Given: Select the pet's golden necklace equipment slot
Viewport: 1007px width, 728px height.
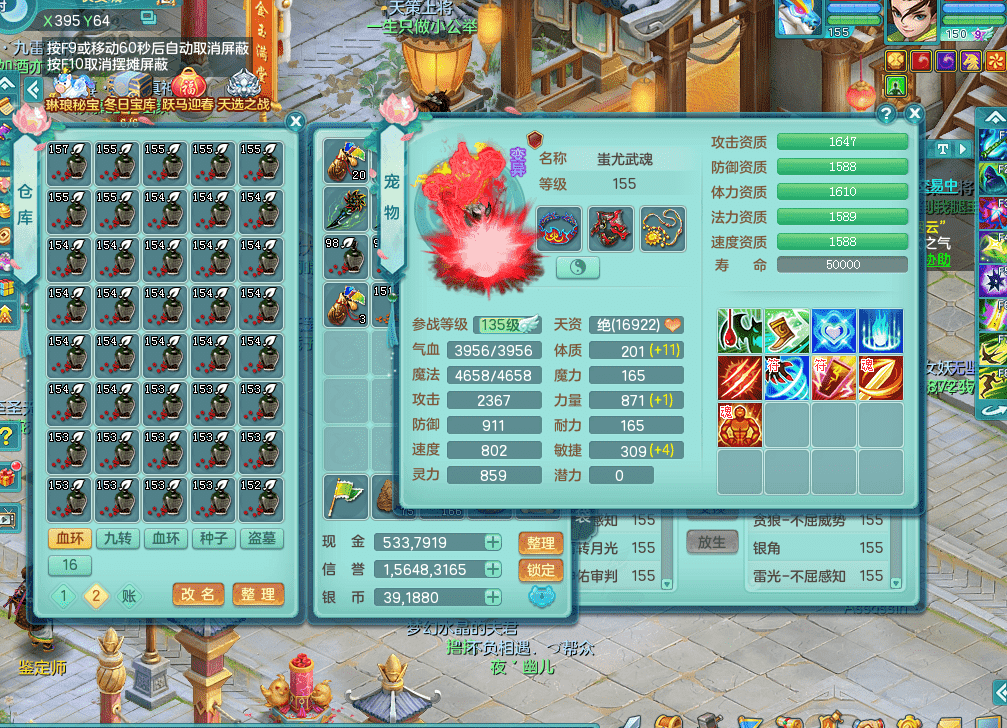Looking at the screenshot, I should pos(662,229).
